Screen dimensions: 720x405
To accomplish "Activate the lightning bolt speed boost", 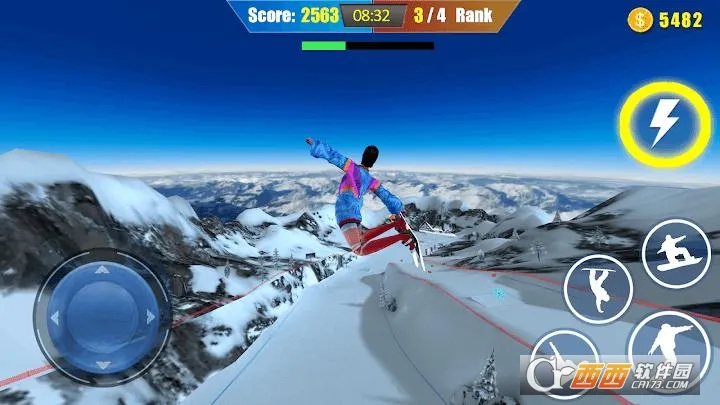I will [x=664, y=125].
